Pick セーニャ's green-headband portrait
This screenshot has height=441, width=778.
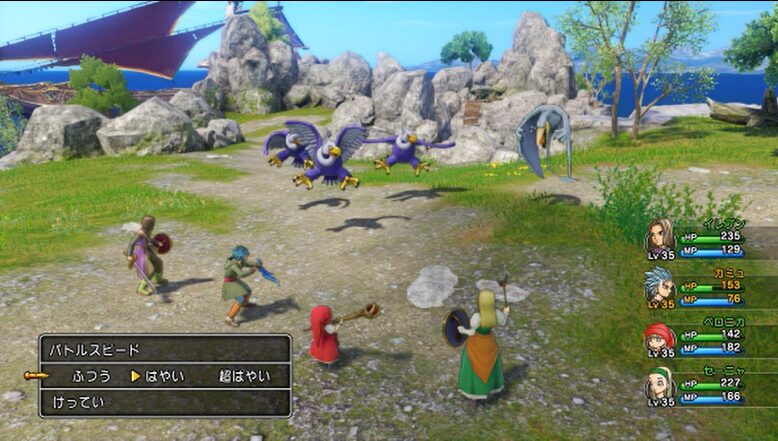660,384
